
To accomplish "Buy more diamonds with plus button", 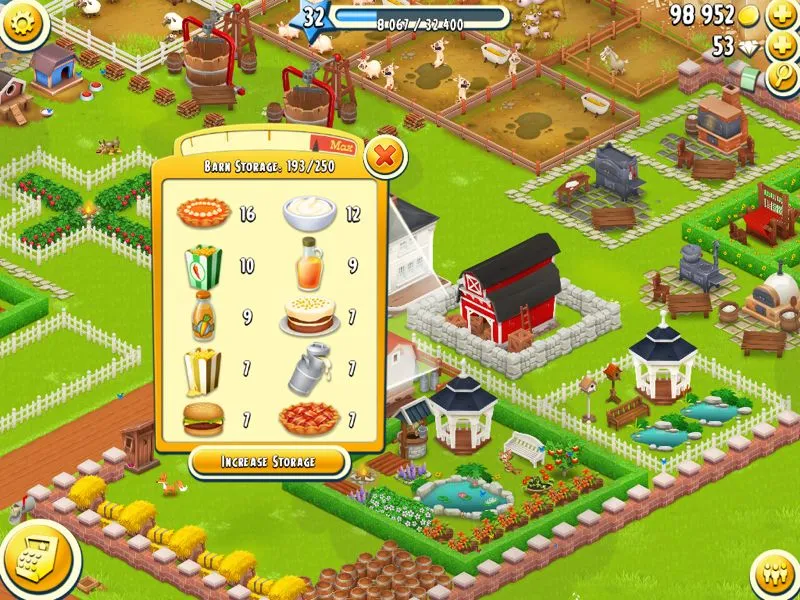I will 780,46.
